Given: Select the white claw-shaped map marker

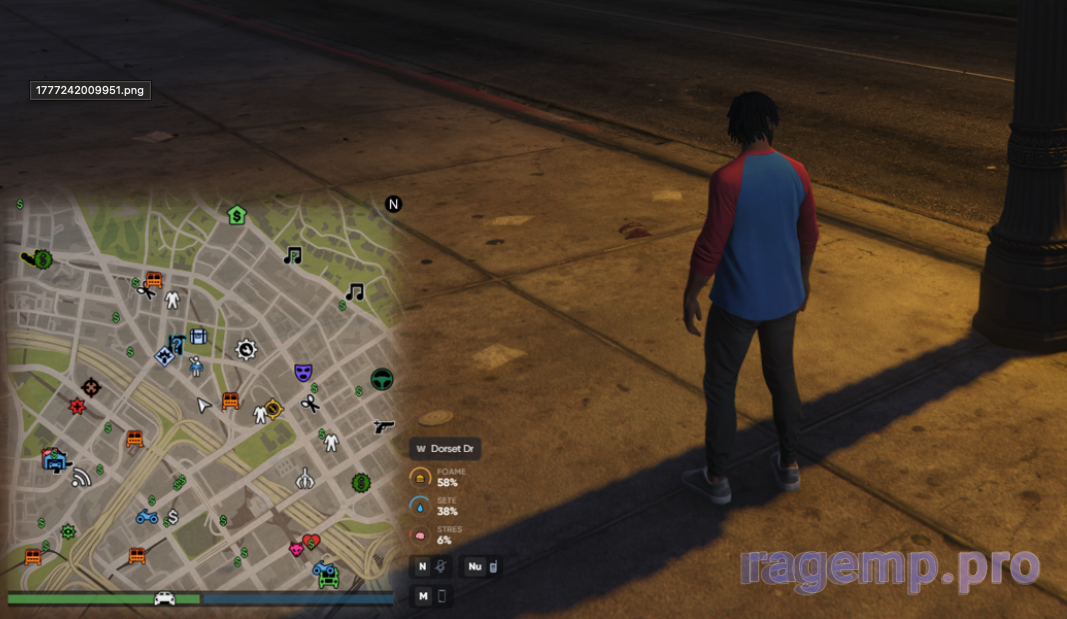Looking at the screenshot, I should tap(305, 478).
